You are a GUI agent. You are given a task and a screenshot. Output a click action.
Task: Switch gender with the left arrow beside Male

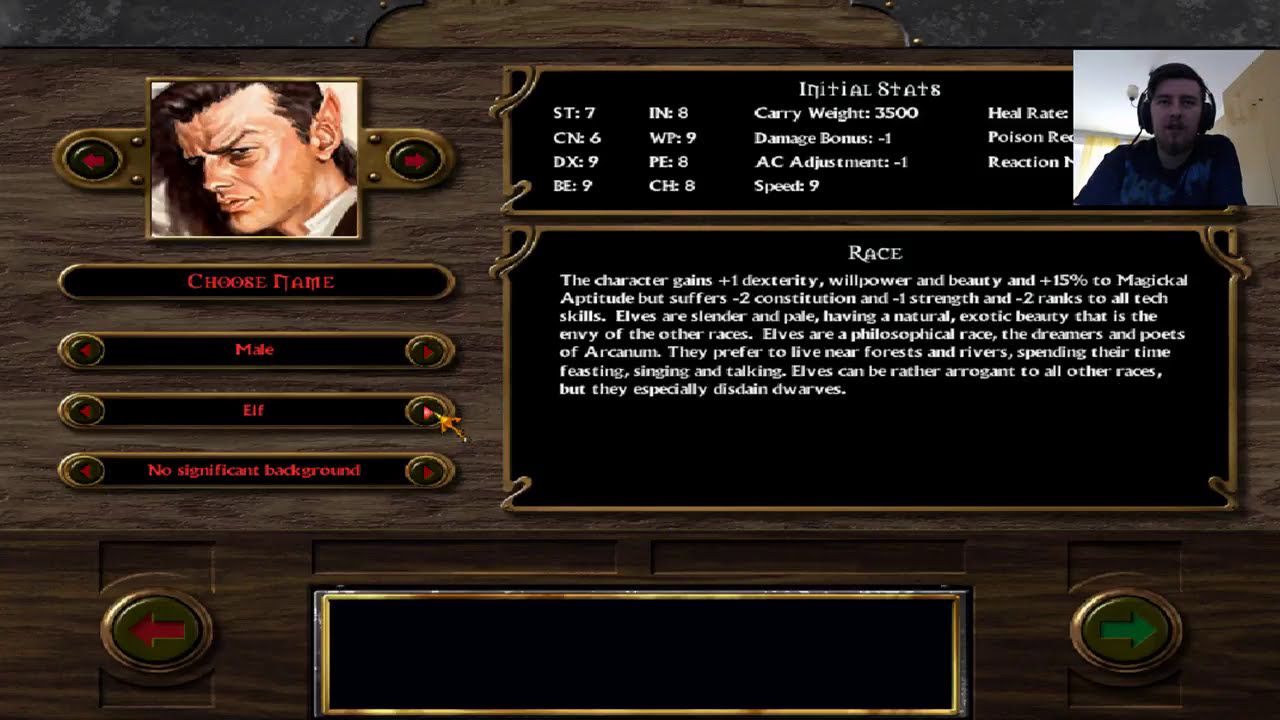(86, 351)
